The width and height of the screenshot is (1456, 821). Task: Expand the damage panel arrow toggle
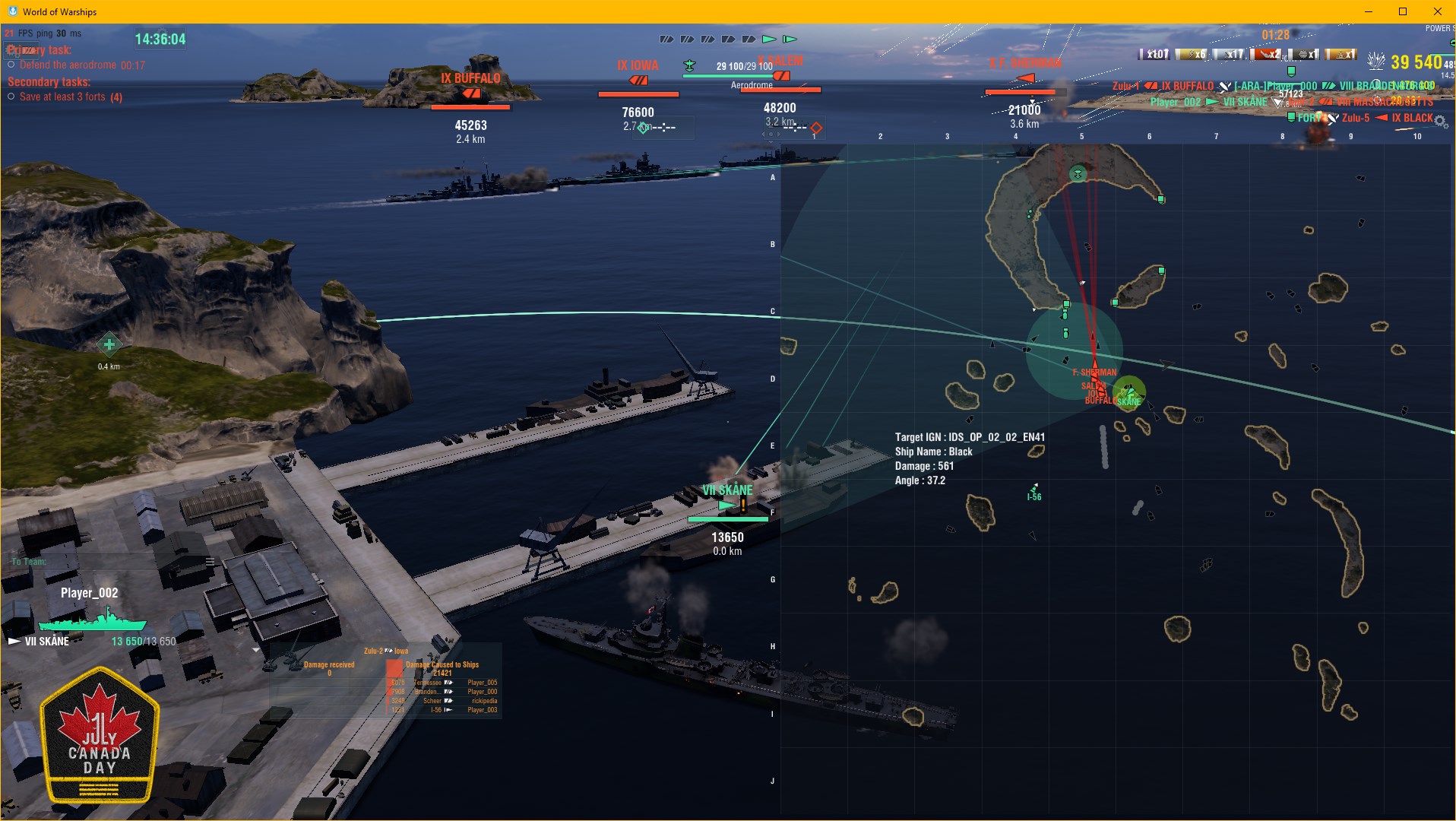click(x=256, y=650)
